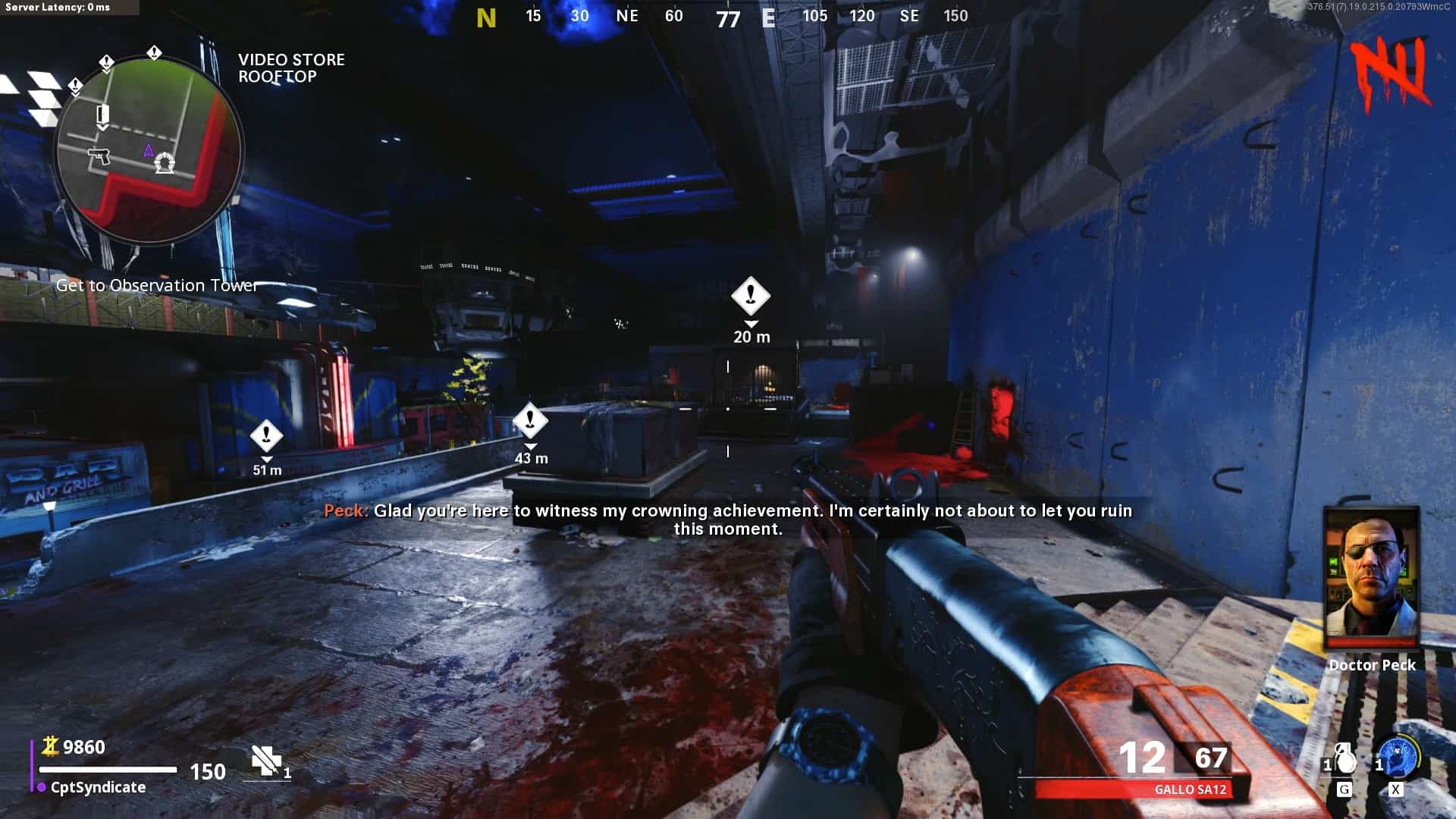
Task: Select the 43 m objective marker
Action: pyautogui.click(x=530, y=419)
